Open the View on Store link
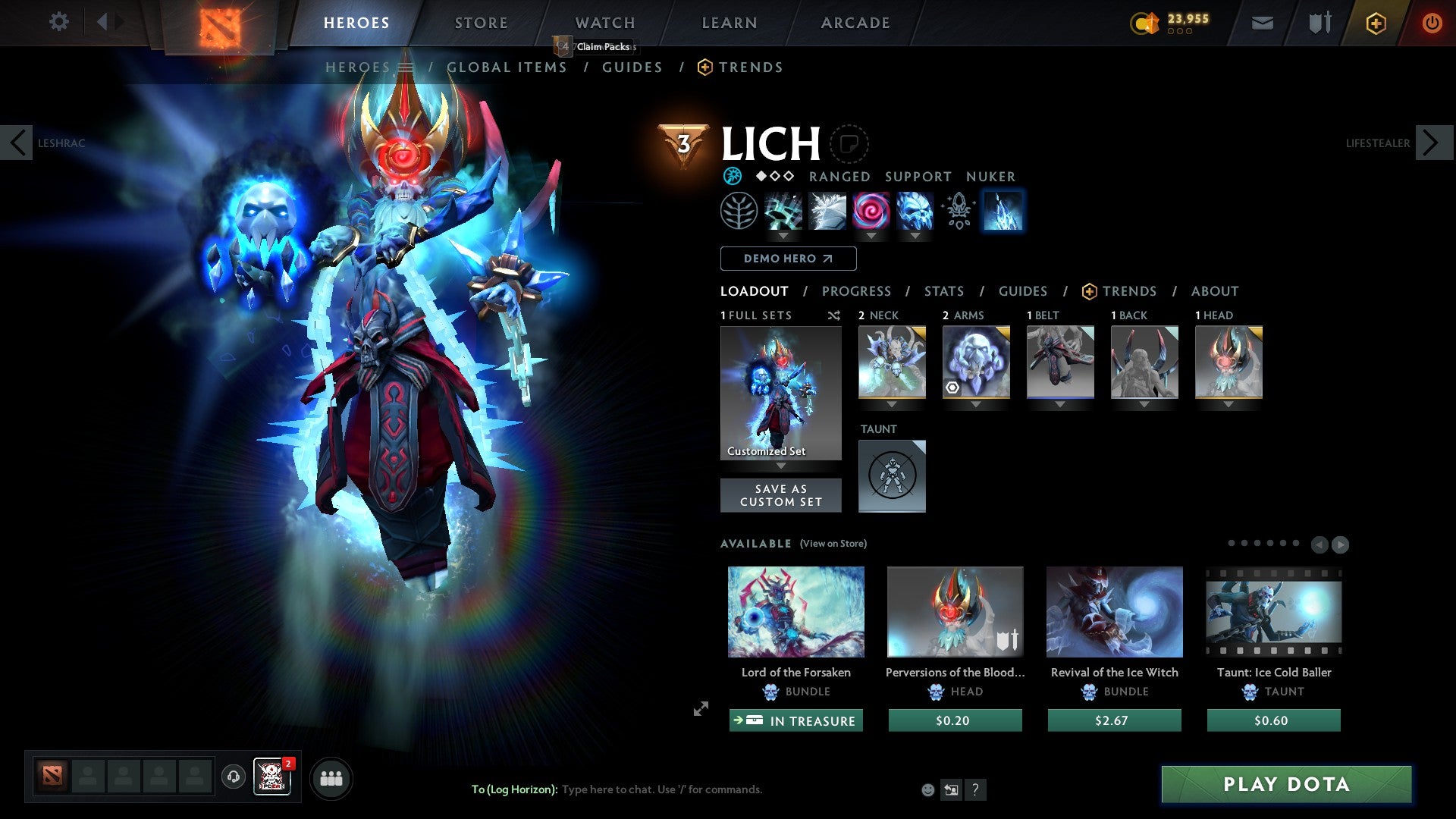Screen dimensions: 1456x819 pyautogui.click(x=833, y=544)
